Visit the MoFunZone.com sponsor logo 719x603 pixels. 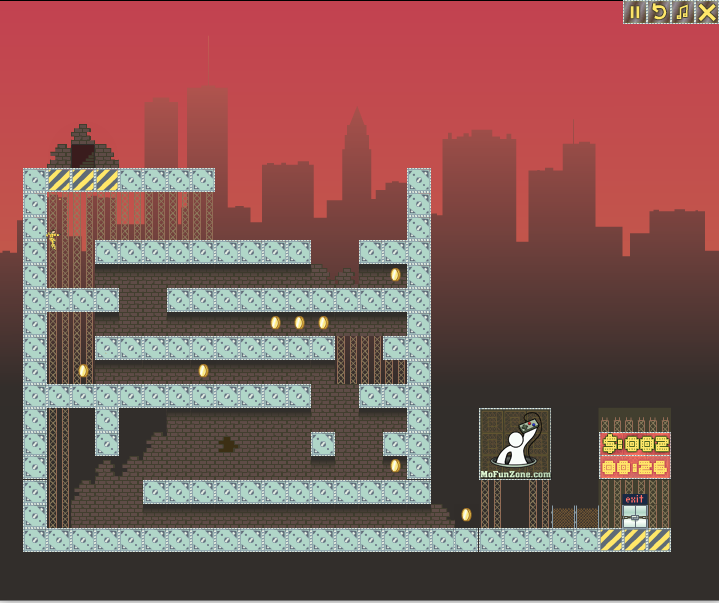515,444
